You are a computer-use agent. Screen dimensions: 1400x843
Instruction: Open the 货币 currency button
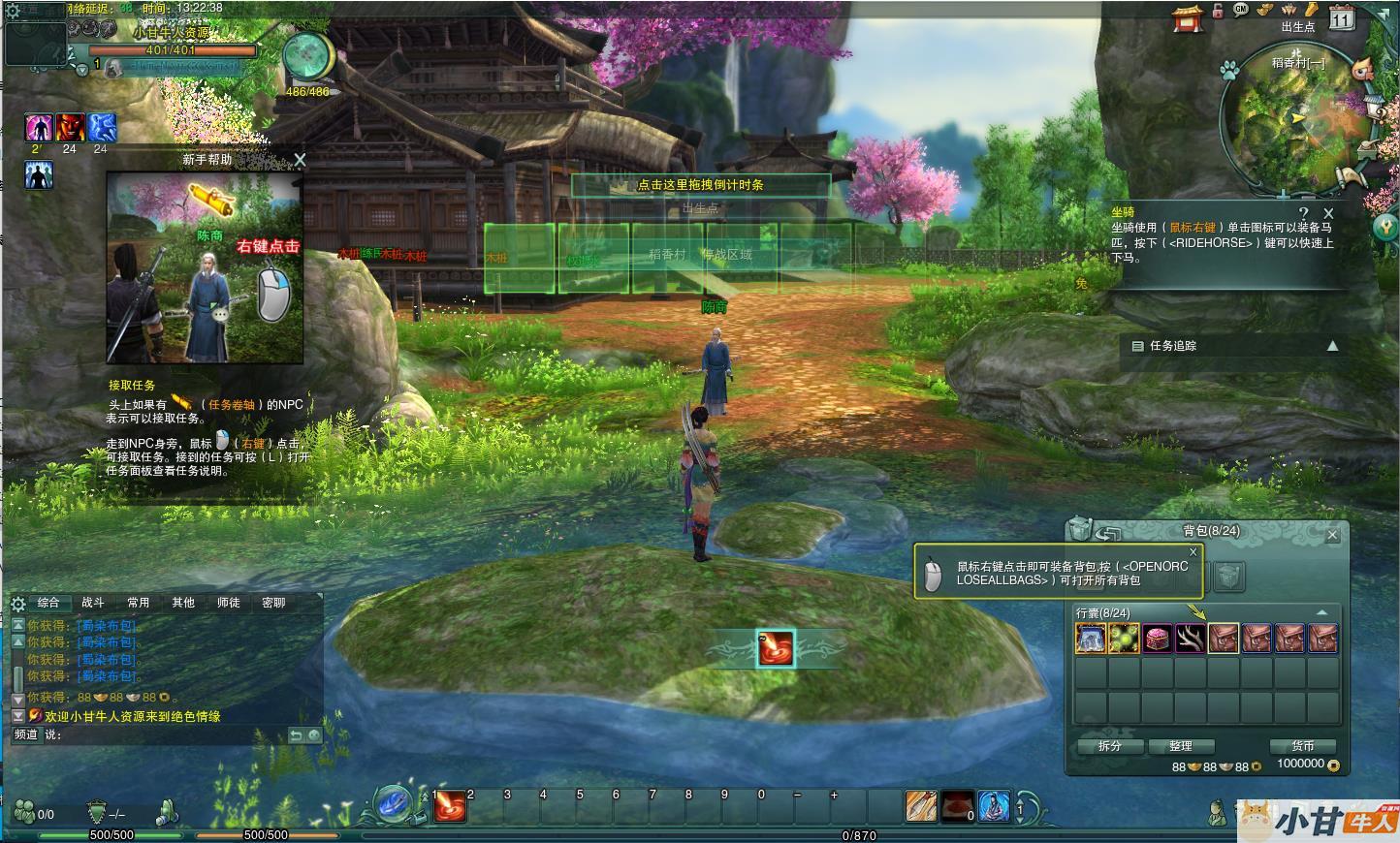coord(1302,746)
